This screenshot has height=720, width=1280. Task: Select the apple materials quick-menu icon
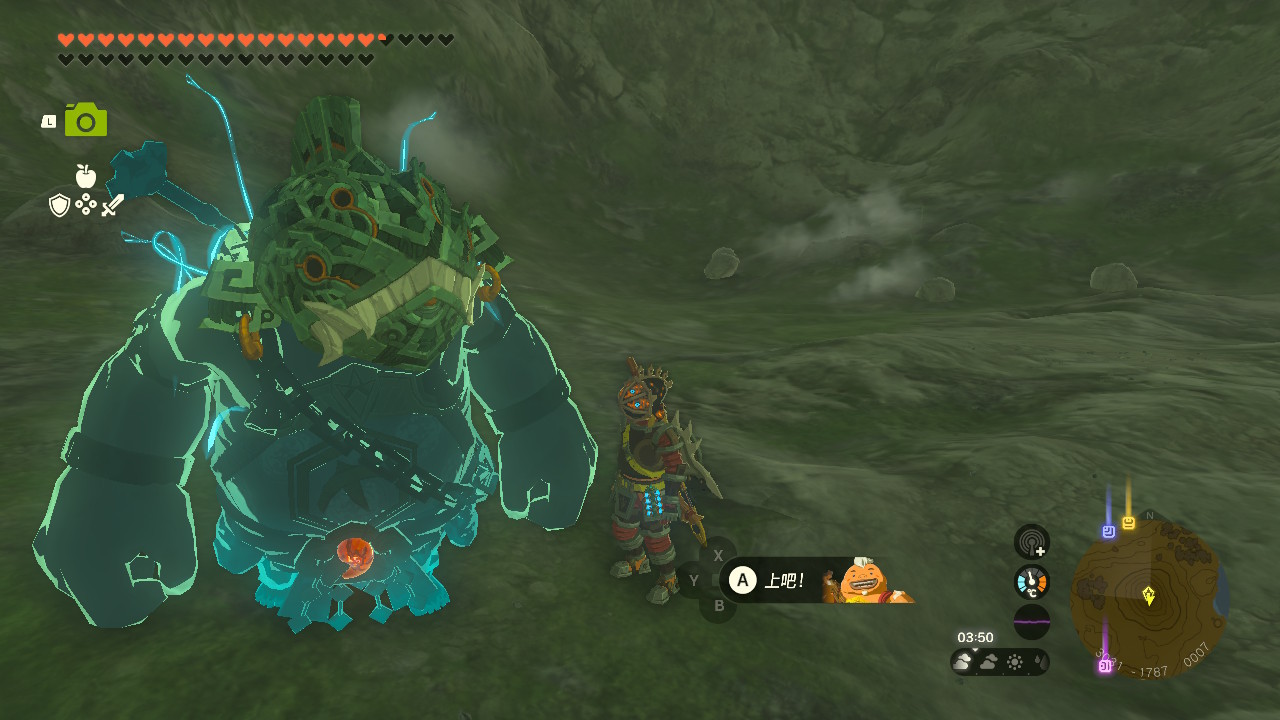click(x=86, y=177)
